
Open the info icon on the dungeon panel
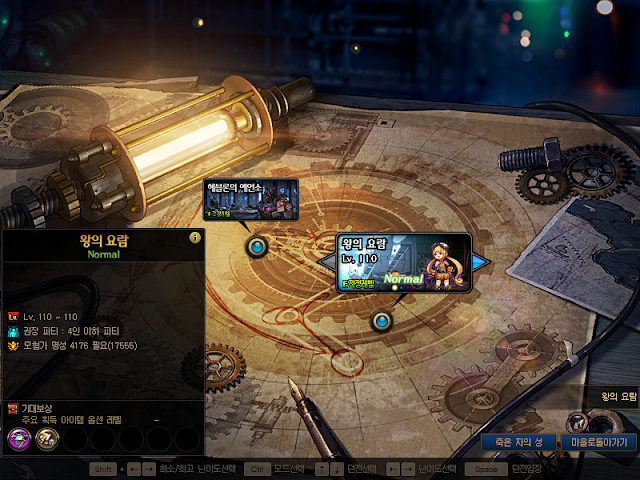(x=195, y=238)
